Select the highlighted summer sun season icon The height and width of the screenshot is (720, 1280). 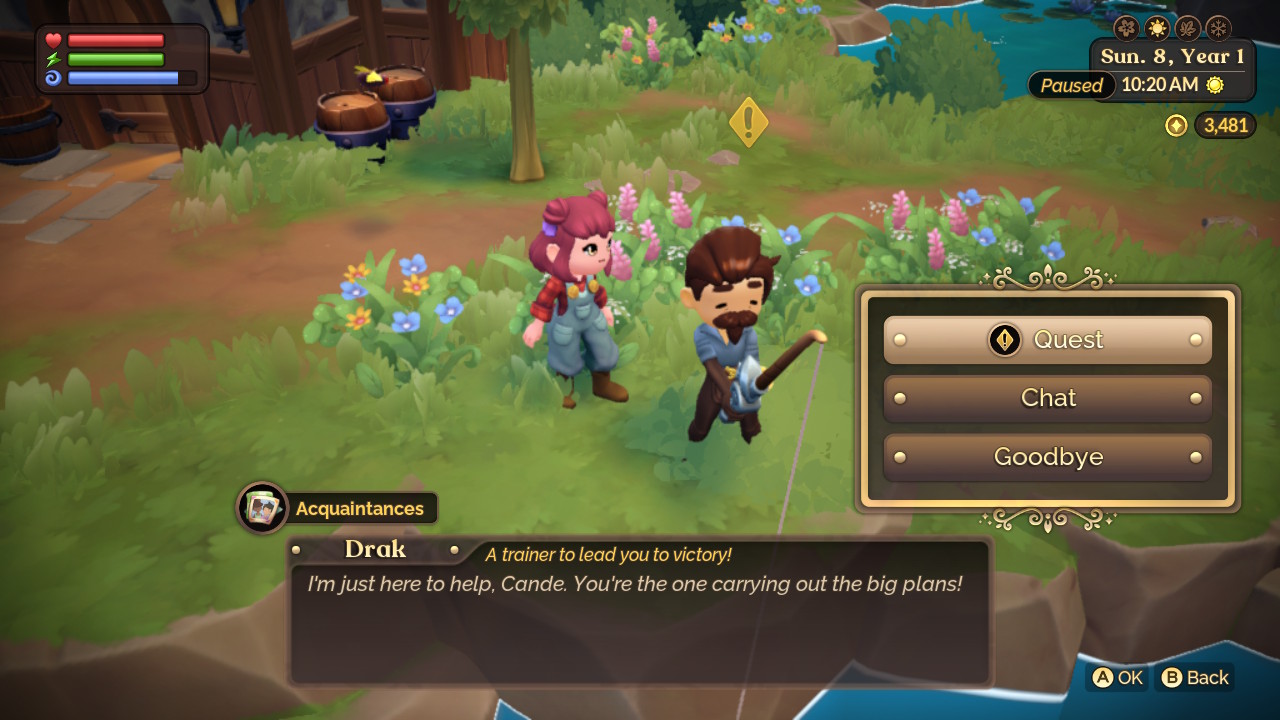point(1157,28)
